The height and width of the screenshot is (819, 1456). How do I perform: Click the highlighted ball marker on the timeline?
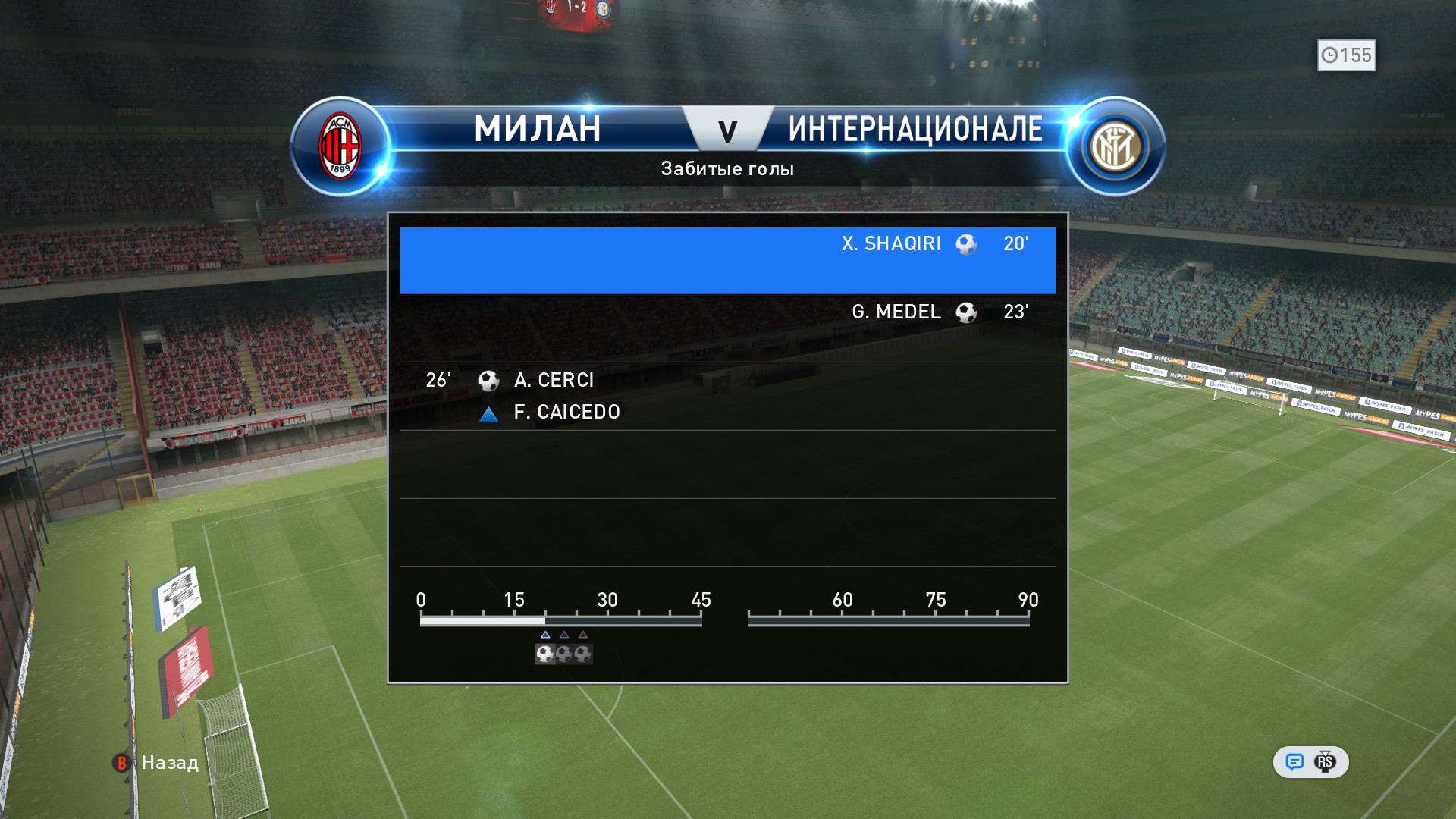544,654
